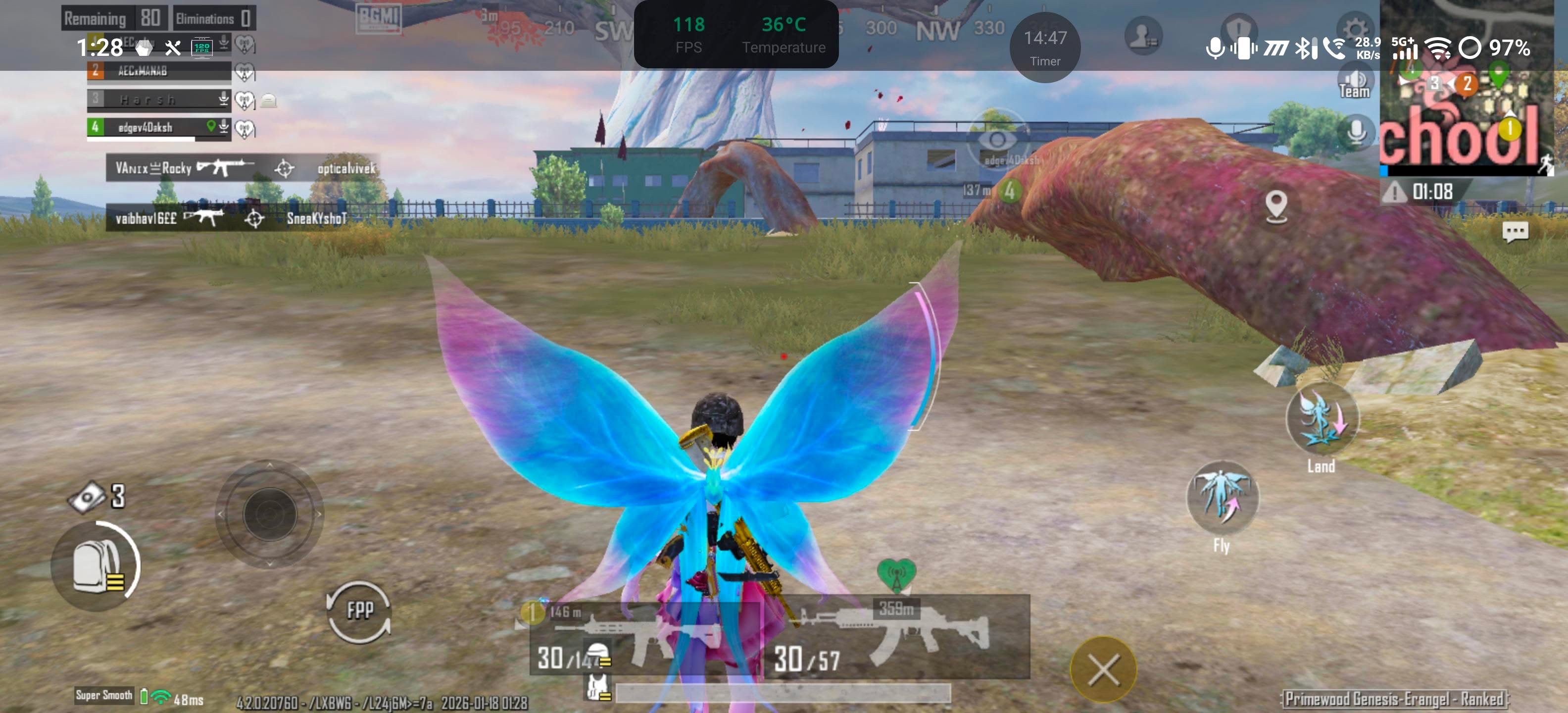The width and height of the screenshot is (1568, 713).
Task: Tap the yellow X cancel button
Action: pyautogui.click(x=1103, y=670)
